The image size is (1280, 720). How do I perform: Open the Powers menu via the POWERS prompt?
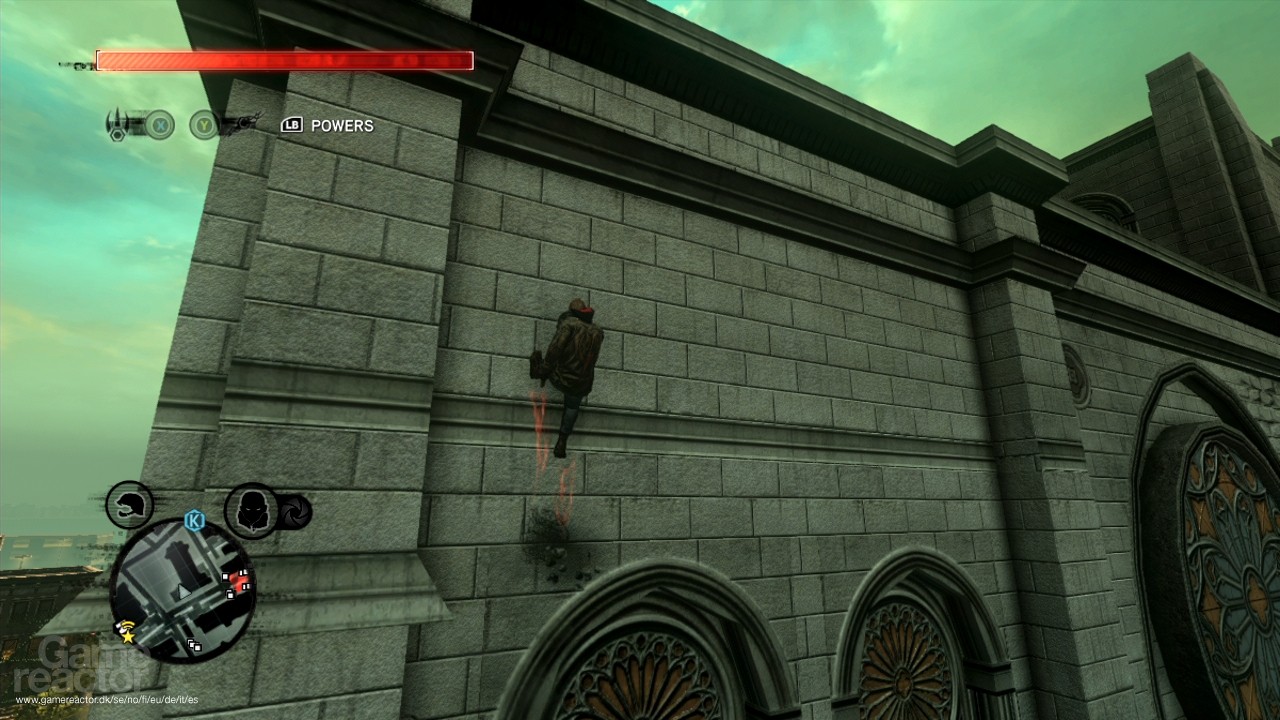click(x=342, y=126)
